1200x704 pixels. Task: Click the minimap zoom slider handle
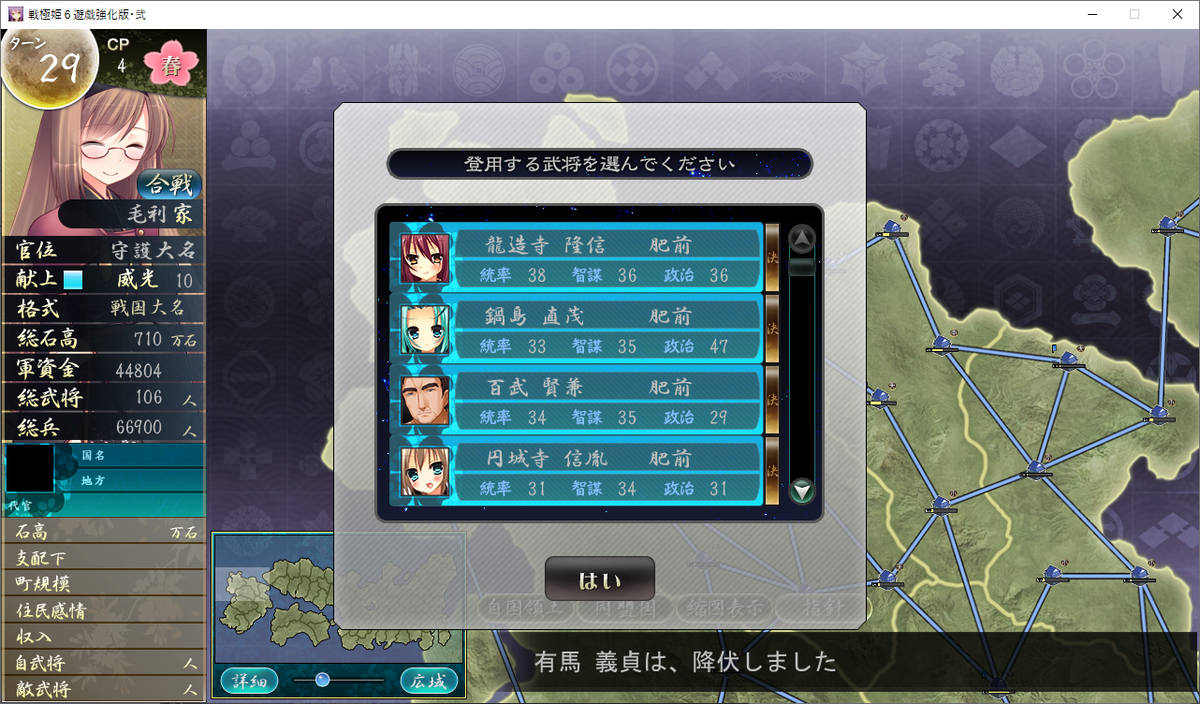pyautogui.click(x=322, y=680)
